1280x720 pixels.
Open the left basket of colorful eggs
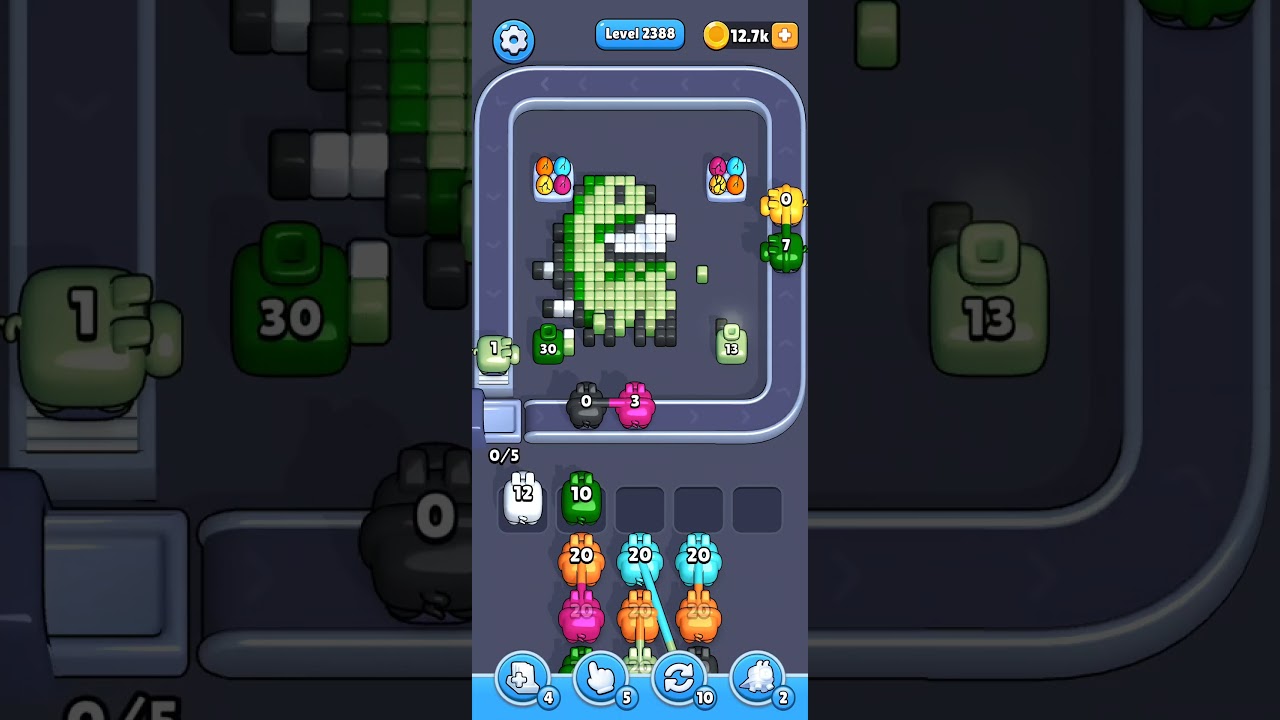click(x=551, y=180)
